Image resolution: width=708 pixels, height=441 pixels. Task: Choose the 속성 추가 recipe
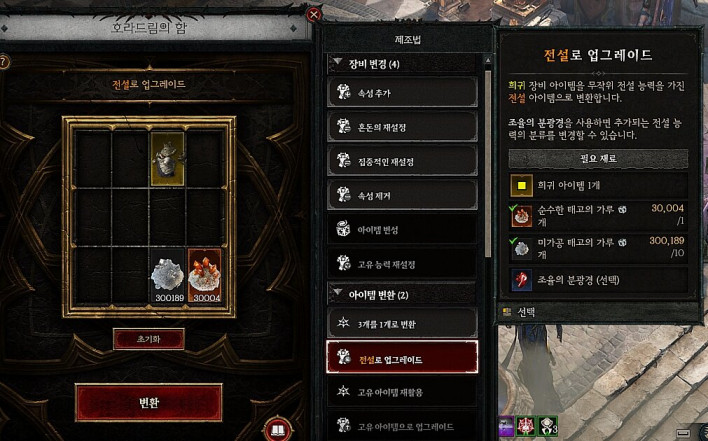(x=401, y=92)
